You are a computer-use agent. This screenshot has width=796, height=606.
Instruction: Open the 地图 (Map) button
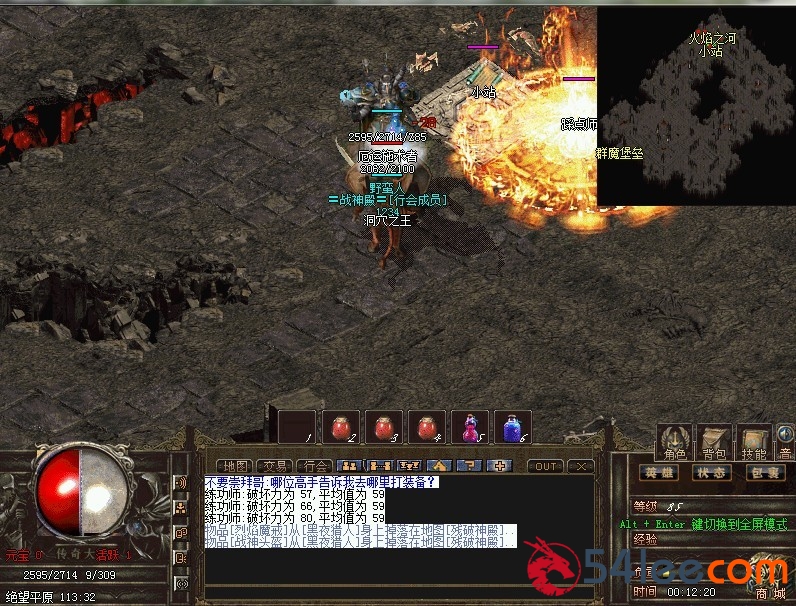(235, 466)
